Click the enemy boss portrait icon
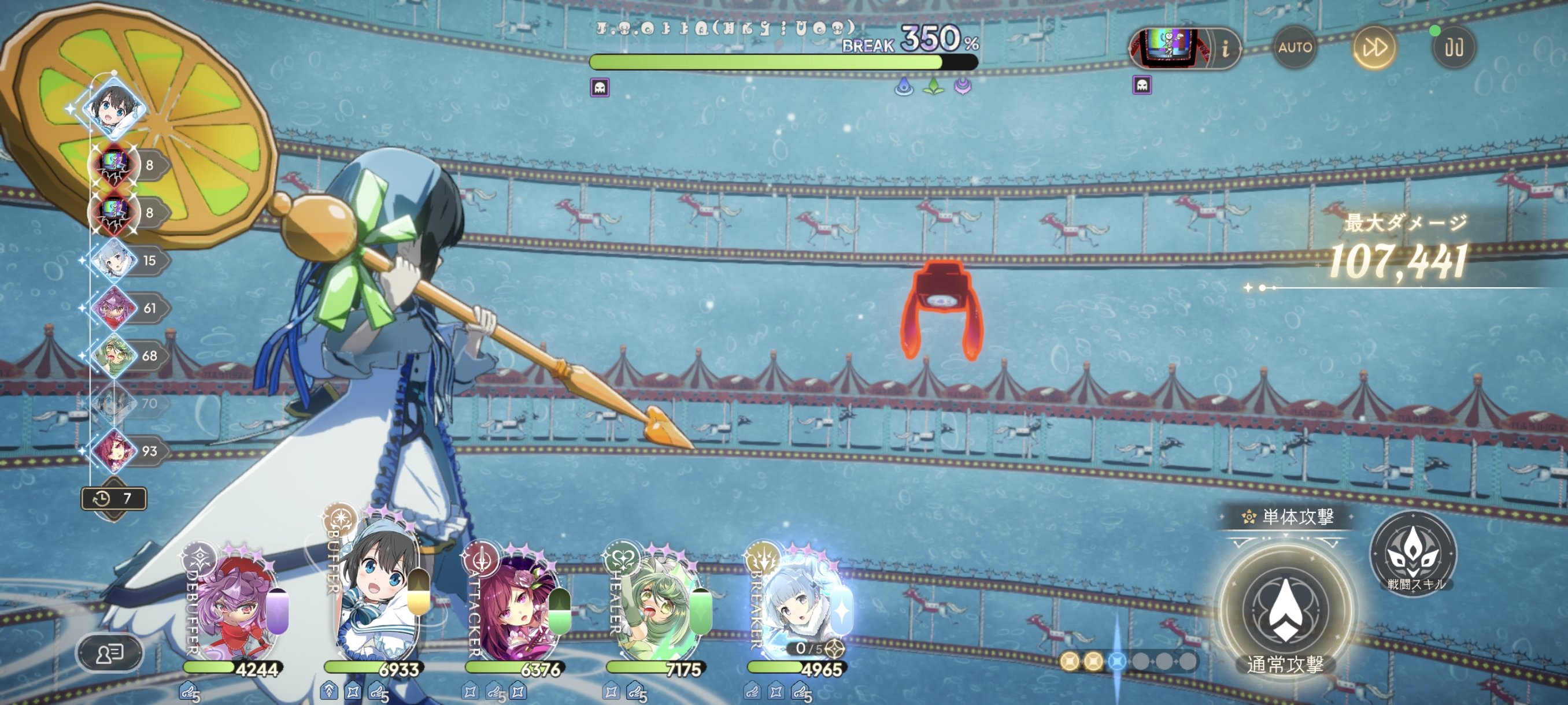Viewport: 1568px width, 705px height. coord(1168,47)
